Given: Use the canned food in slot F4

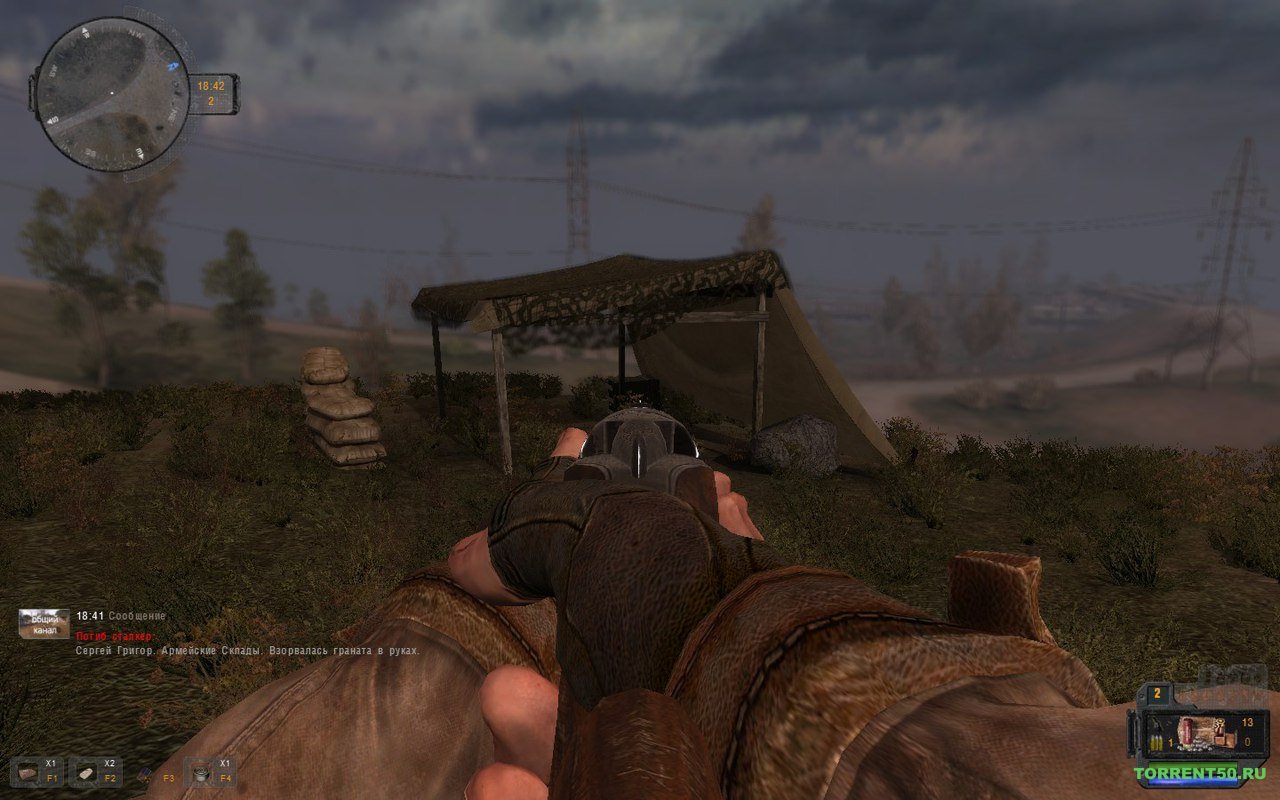Looking at the screenshot, I should [200, 772].
